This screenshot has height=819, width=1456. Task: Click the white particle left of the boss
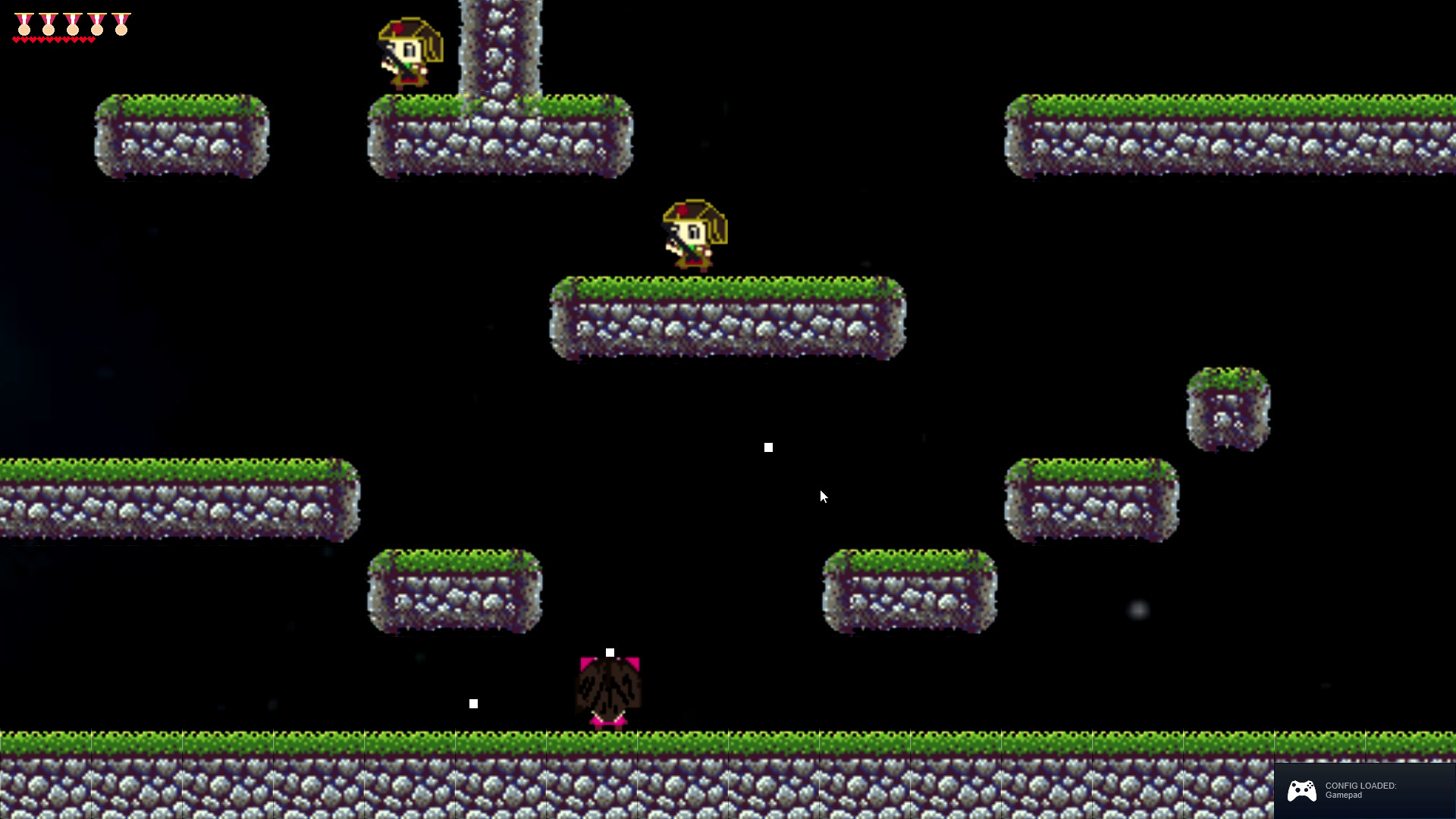pos(475,703)
